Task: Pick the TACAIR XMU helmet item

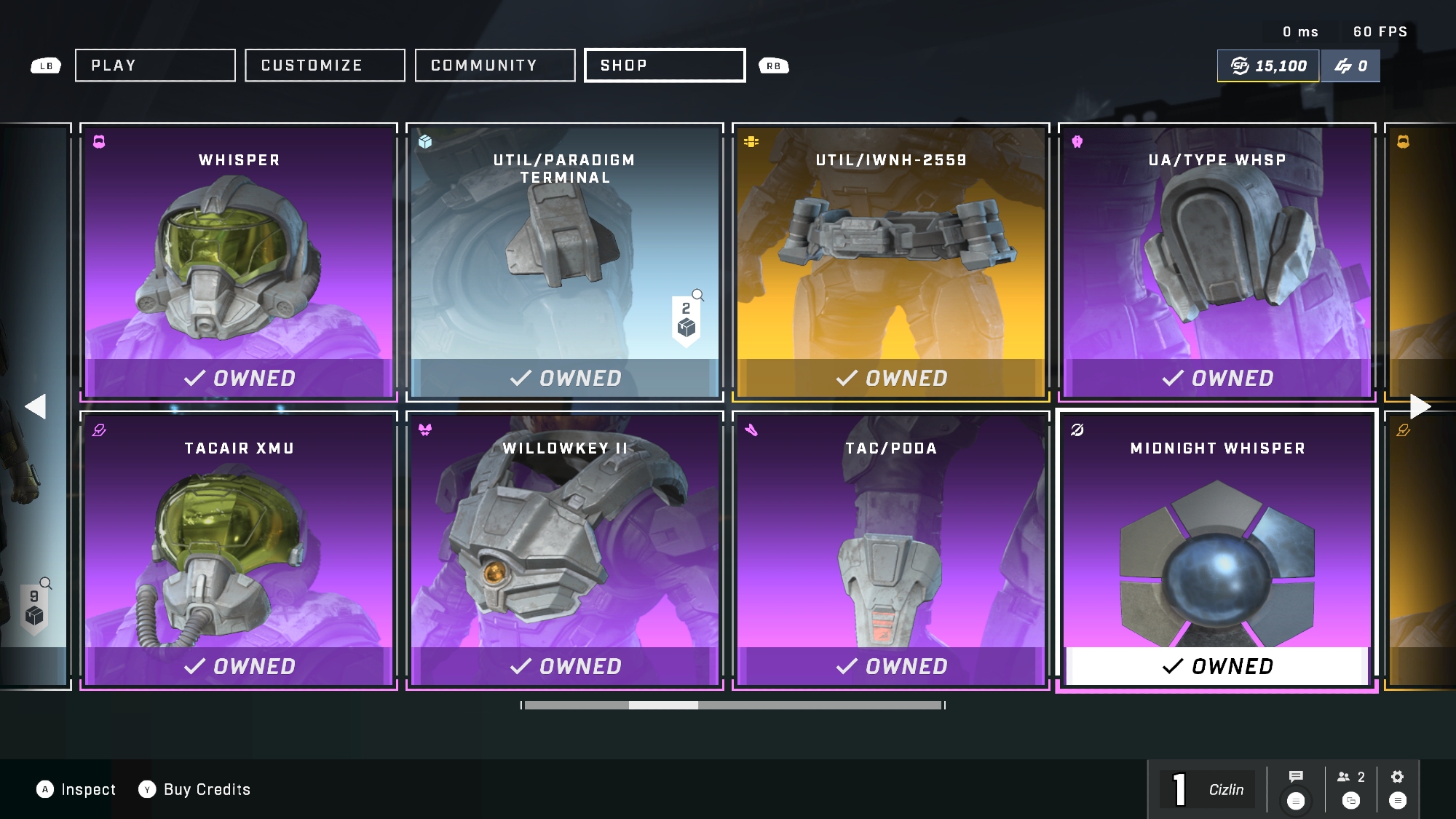Action: (239, 550)
